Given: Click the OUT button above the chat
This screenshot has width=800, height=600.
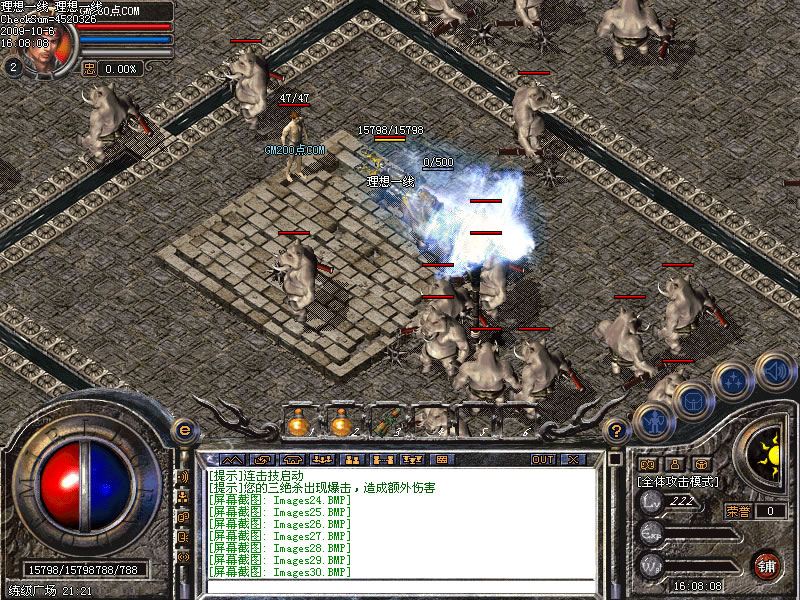Looking at the screenshot, I should [x=542, y=460].
